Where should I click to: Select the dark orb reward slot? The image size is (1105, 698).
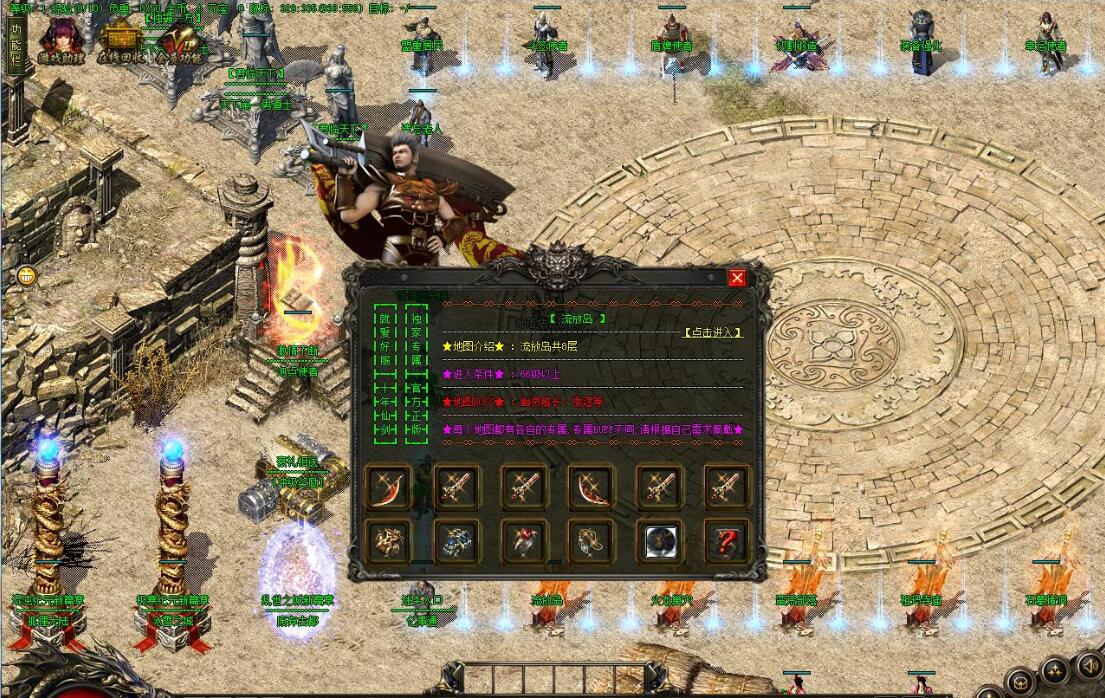(x=659, y=540)
